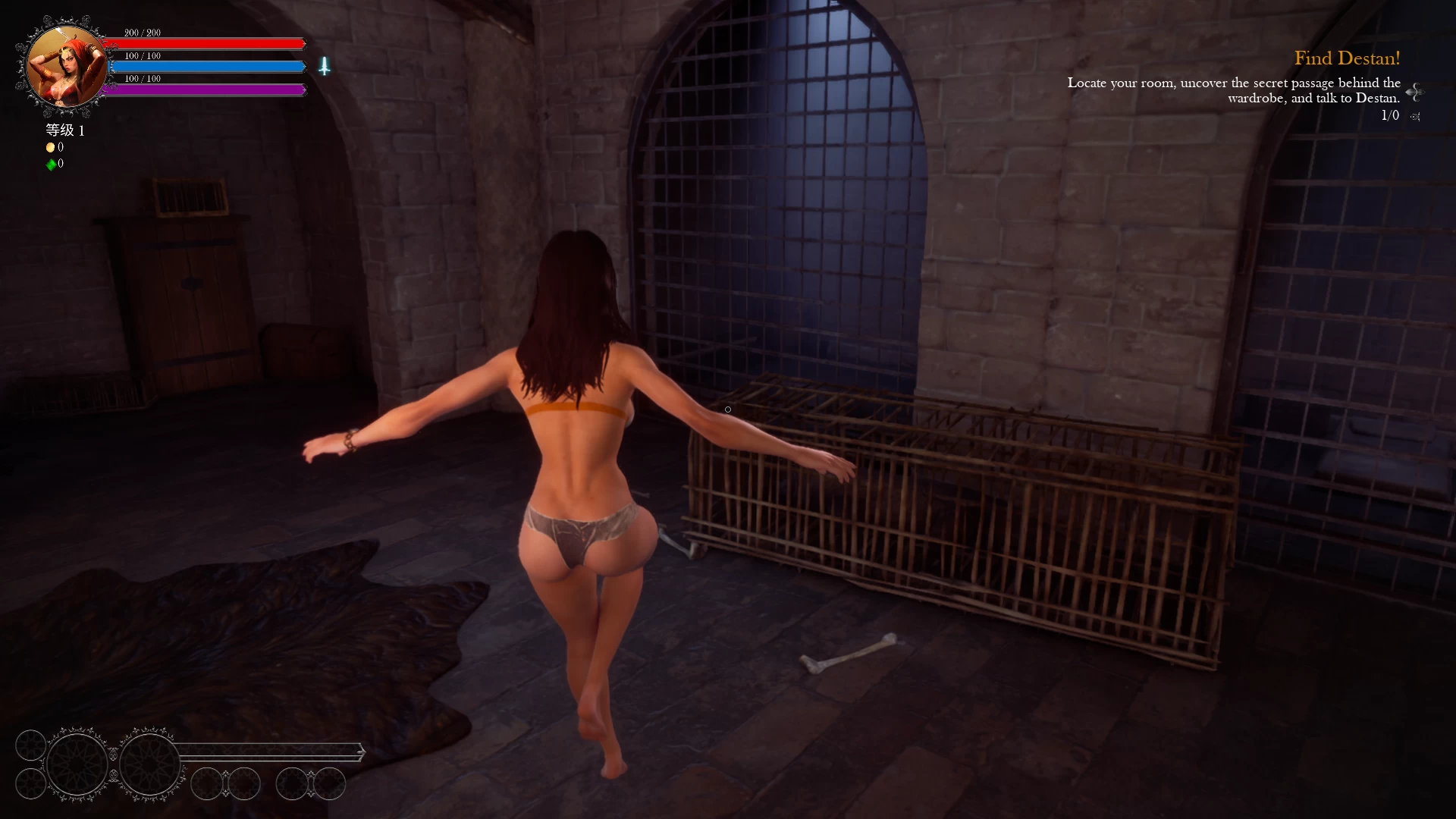
Task: Click the red-haired character portrait
Action: point(66,67)
